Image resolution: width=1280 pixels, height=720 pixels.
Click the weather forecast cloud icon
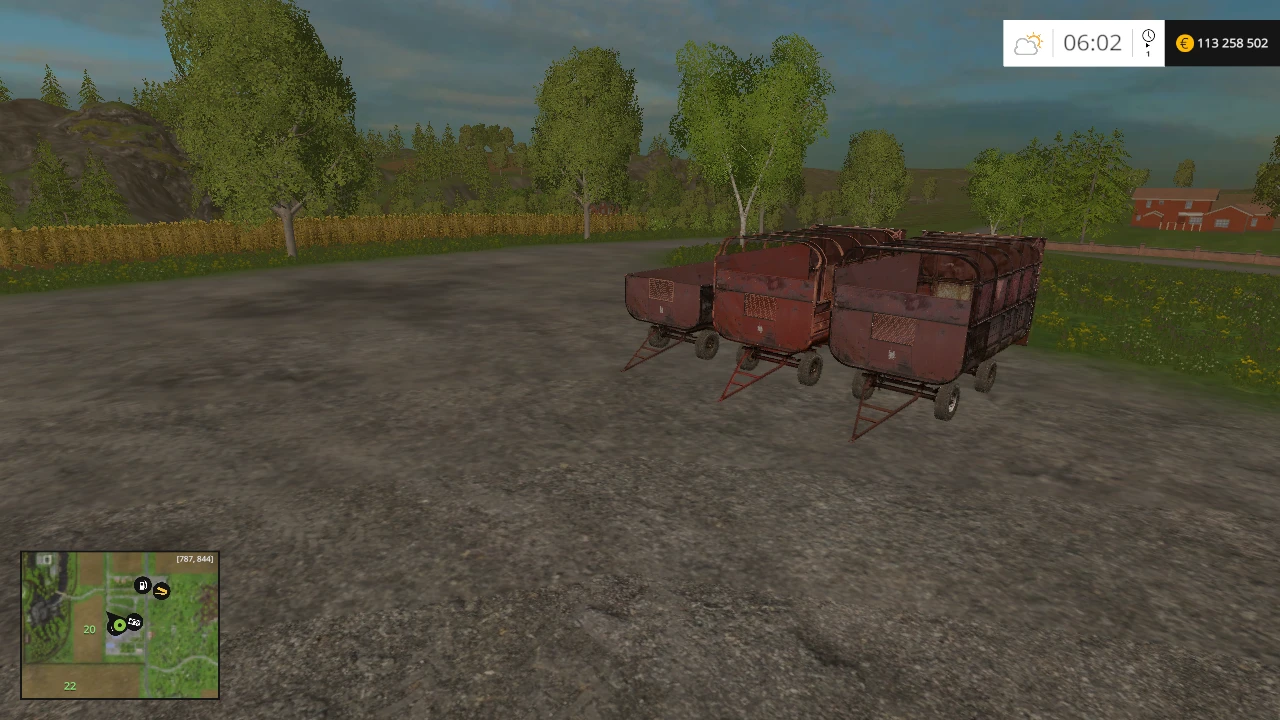pyautogui.click(x=1028, y=43)
